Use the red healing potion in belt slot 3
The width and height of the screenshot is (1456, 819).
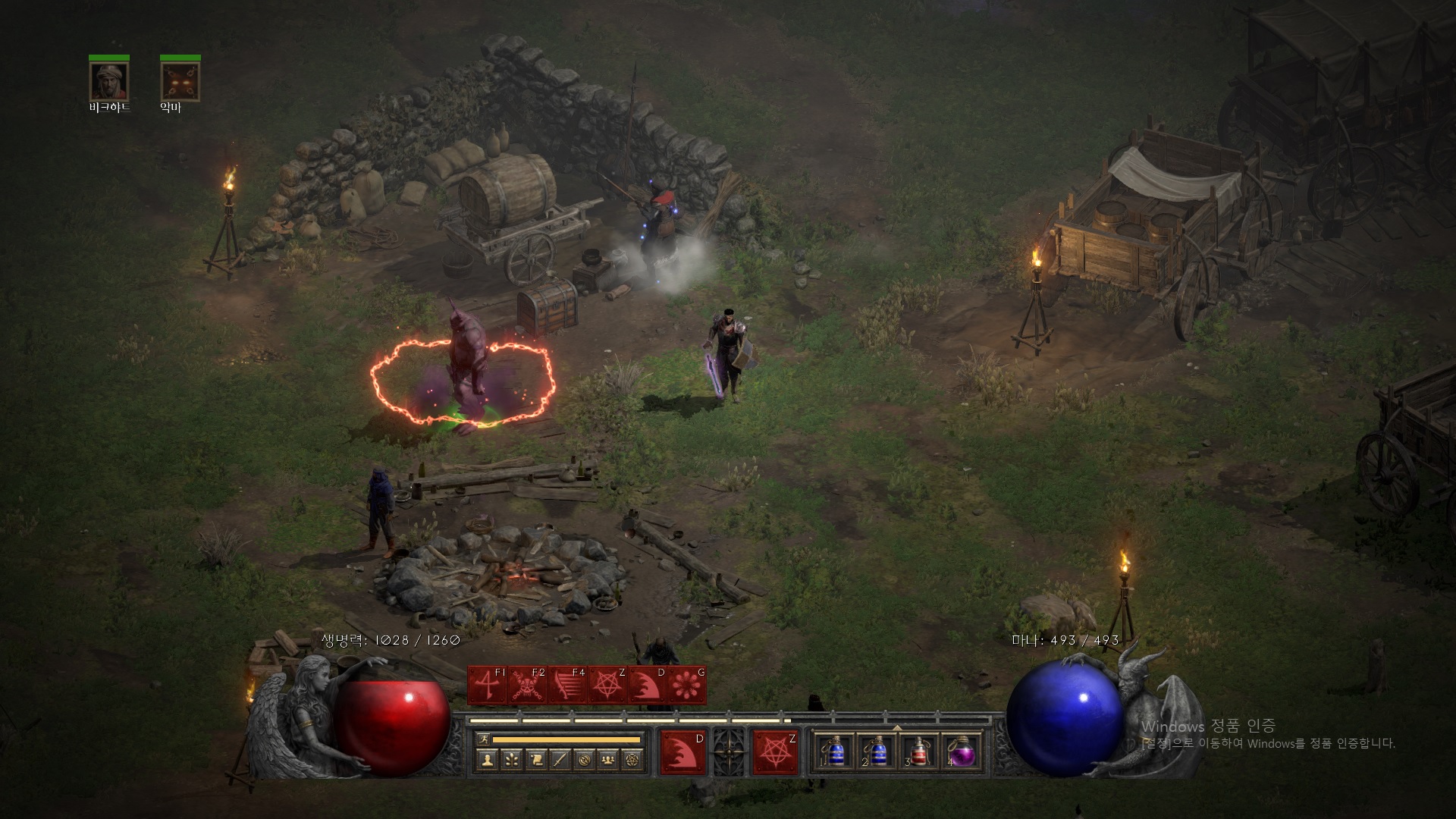(x=919, y=752)
